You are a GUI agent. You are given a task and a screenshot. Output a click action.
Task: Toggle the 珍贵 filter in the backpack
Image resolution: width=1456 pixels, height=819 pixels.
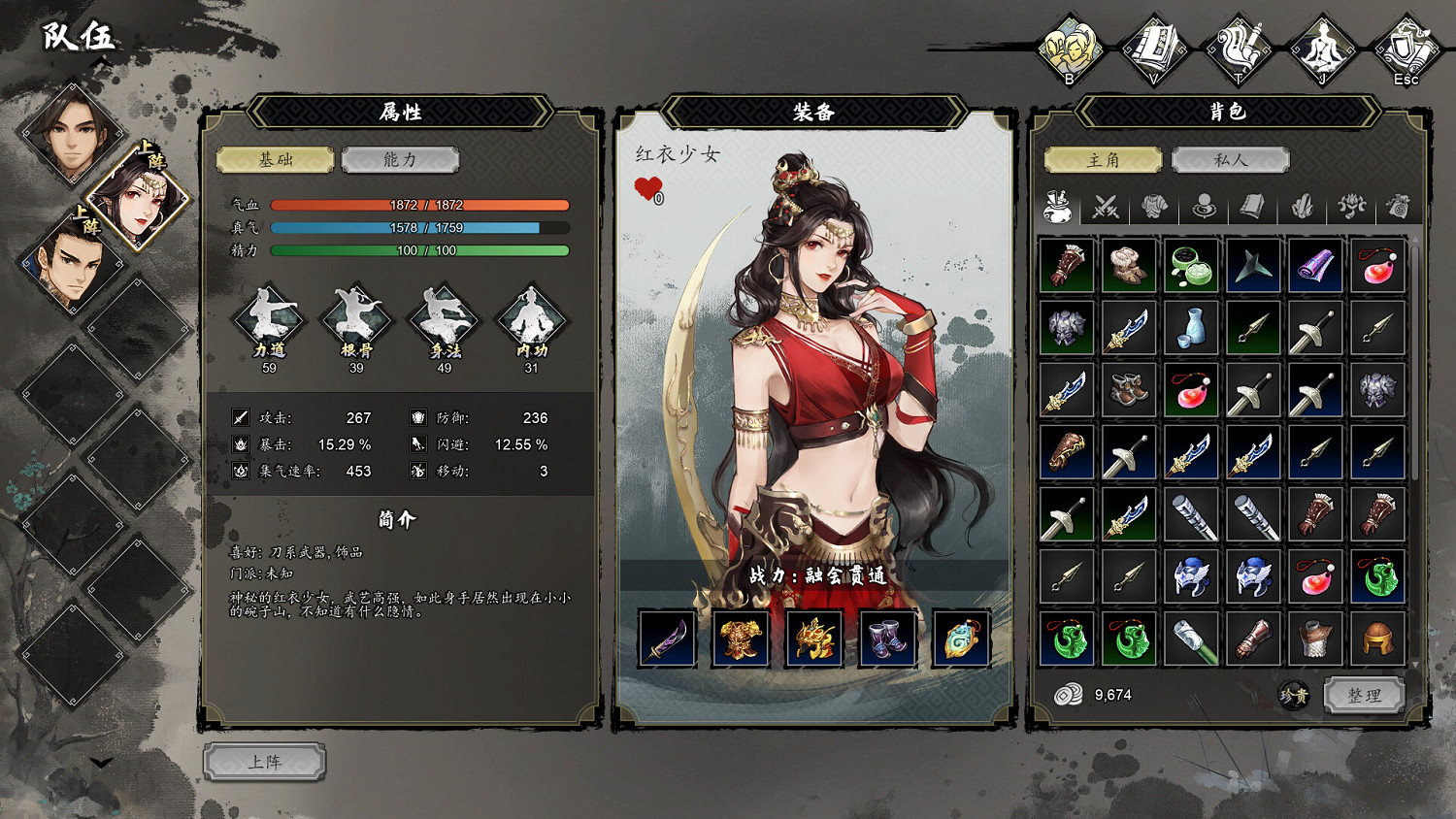point(1295,696)
